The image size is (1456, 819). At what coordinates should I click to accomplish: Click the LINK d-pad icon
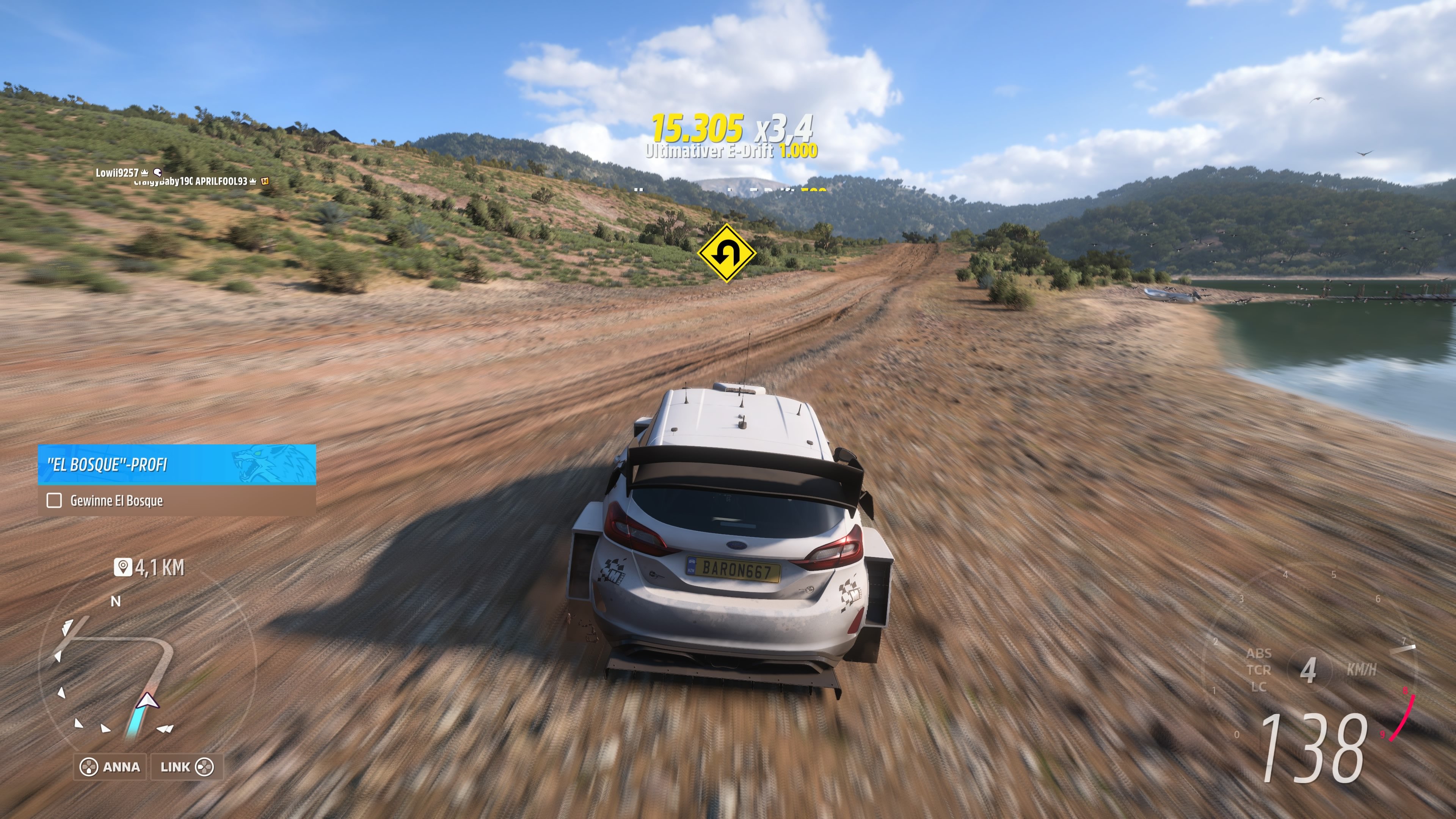click(x=205, y=767)
